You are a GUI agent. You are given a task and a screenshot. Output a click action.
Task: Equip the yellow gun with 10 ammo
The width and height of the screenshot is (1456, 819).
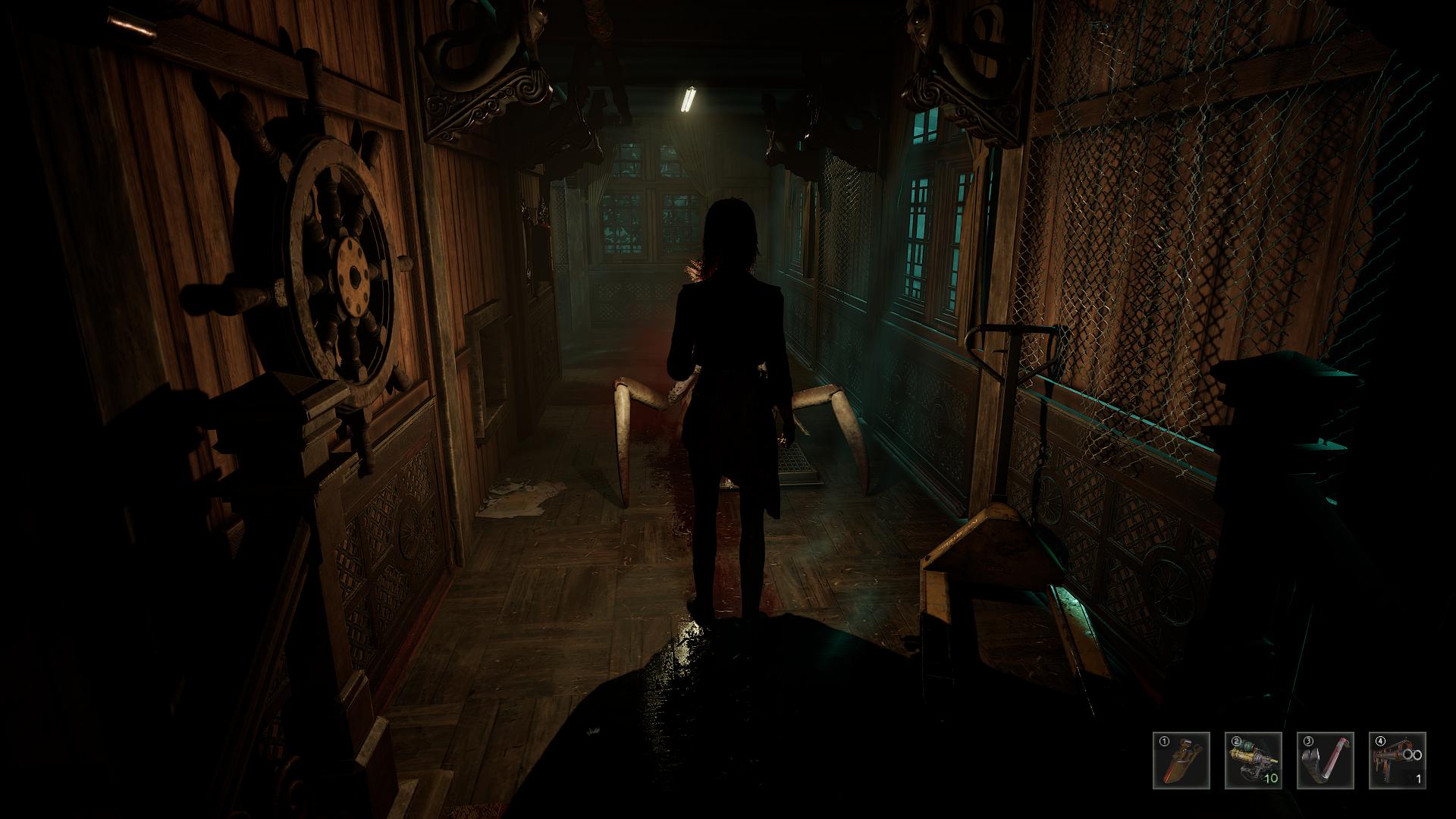(x=1253, y=761)
